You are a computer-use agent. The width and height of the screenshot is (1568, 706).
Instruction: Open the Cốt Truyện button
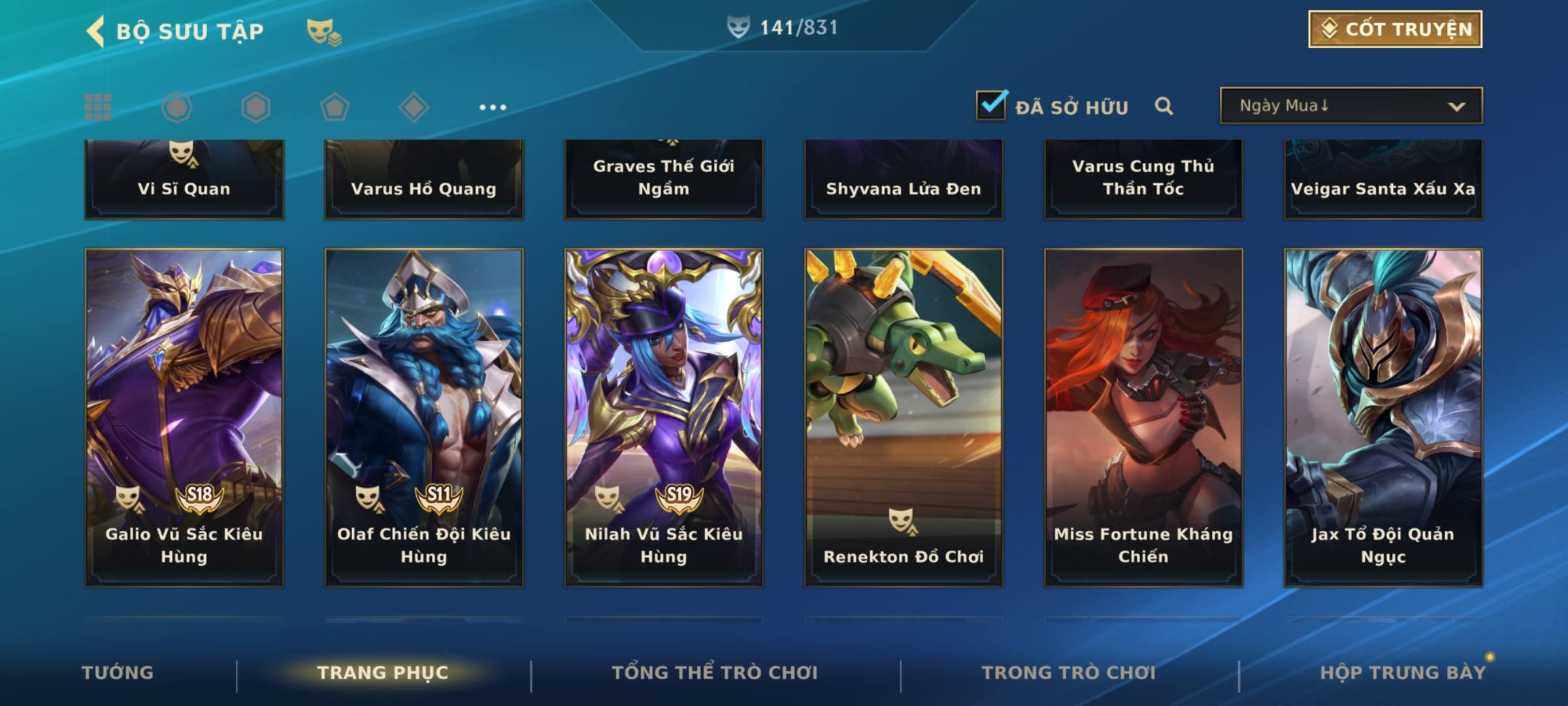[x=1394, y=29]
